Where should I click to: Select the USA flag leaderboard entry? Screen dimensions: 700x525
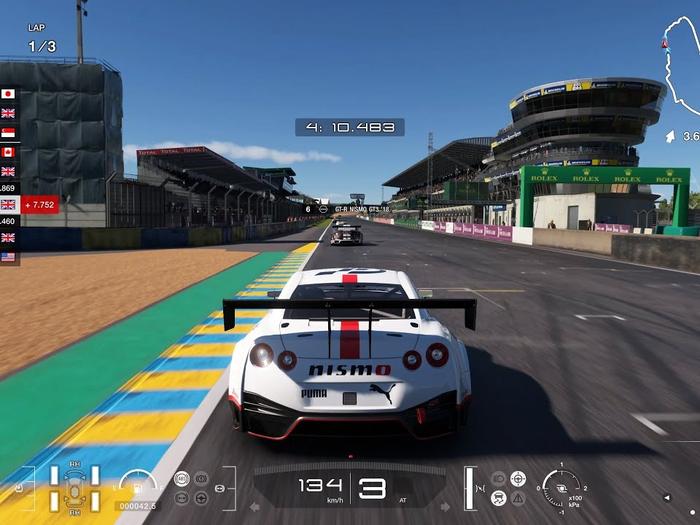(9, 257)
